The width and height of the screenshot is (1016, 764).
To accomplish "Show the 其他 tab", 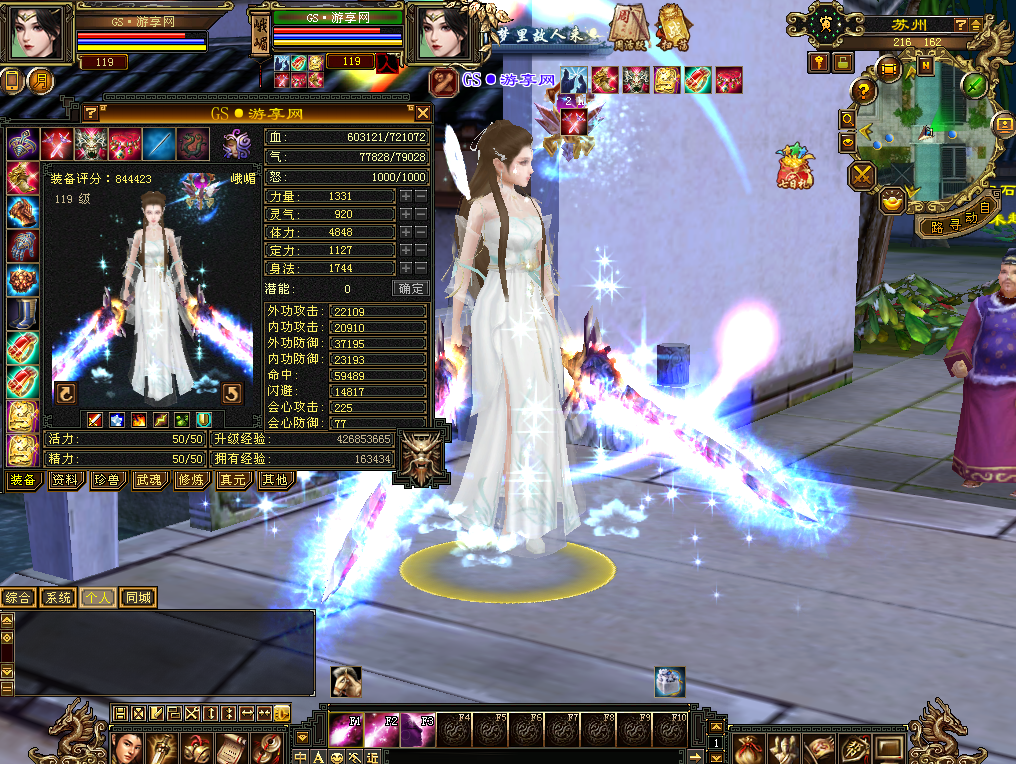I will click(273, 480).
